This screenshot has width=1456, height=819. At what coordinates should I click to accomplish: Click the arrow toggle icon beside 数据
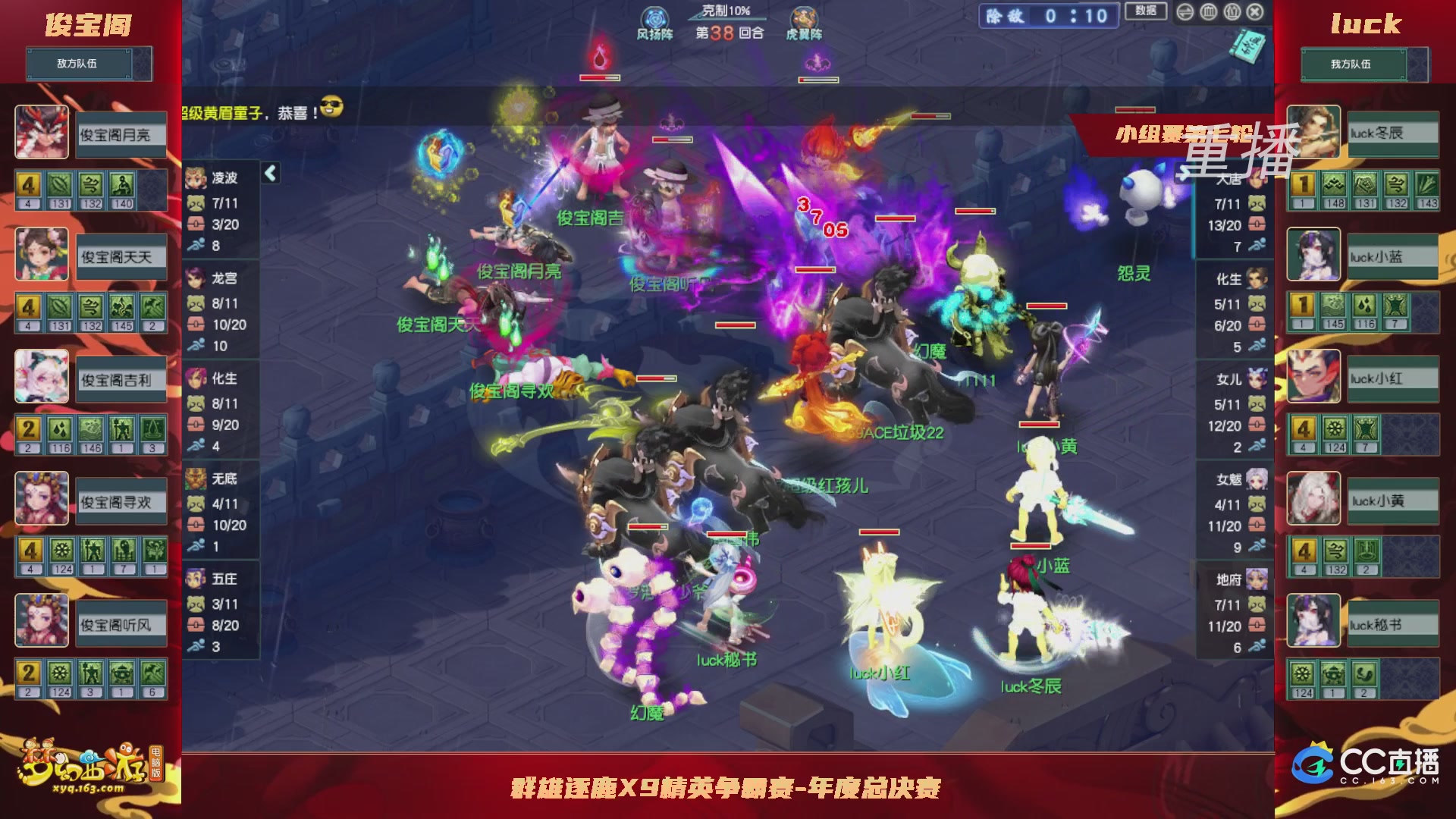pyautogui.click(x=1185, y=12)
